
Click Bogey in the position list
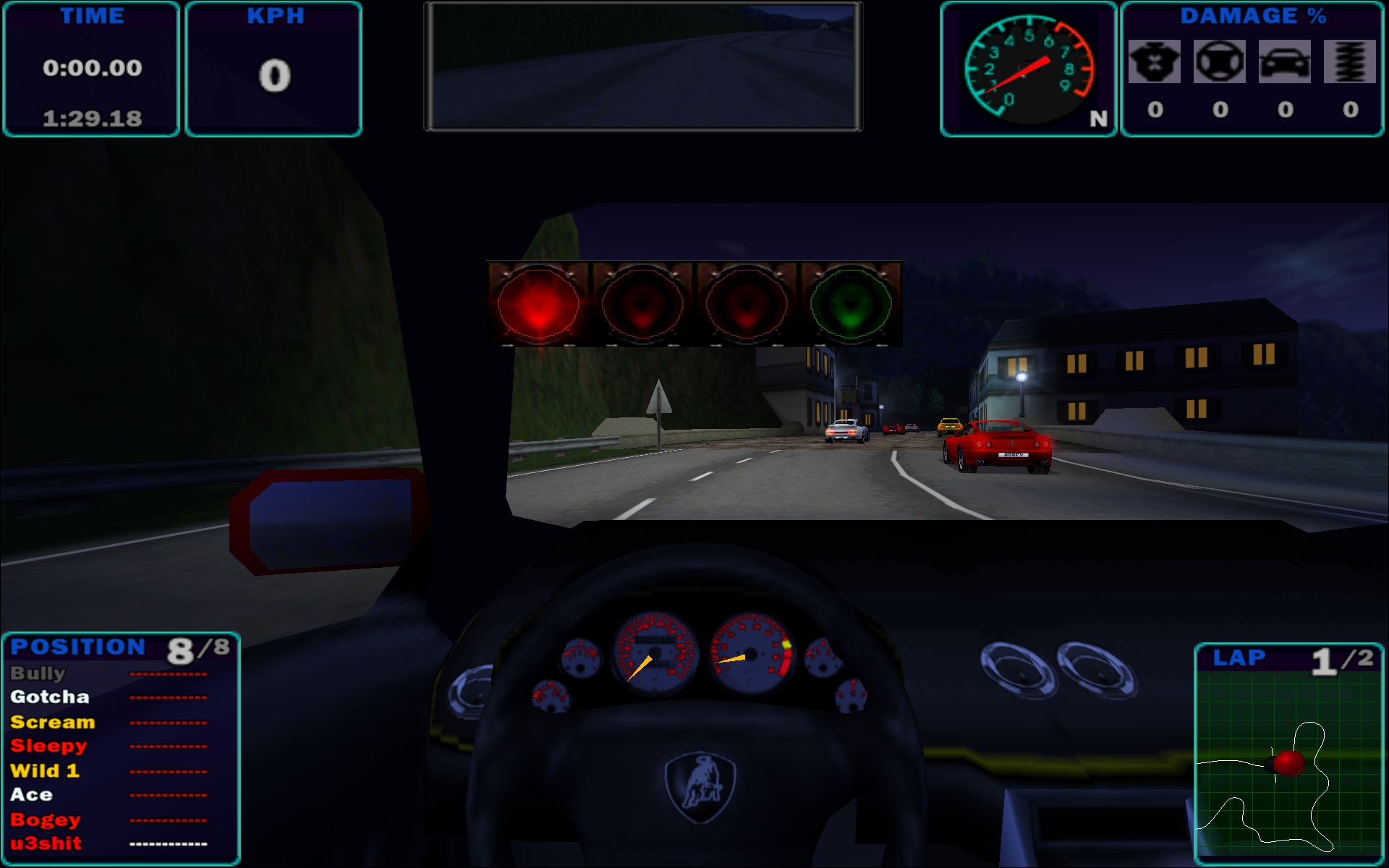46,820
